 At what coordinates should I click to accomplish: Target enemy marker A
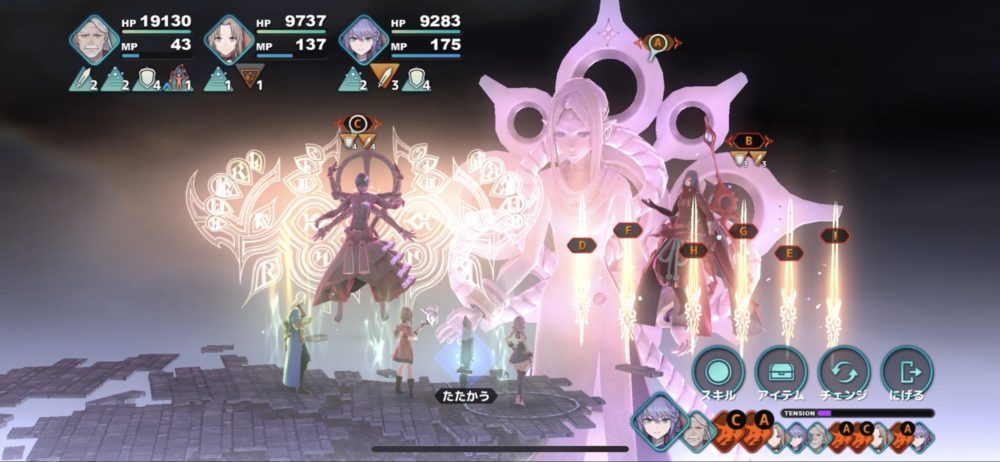tap(657, 43)
